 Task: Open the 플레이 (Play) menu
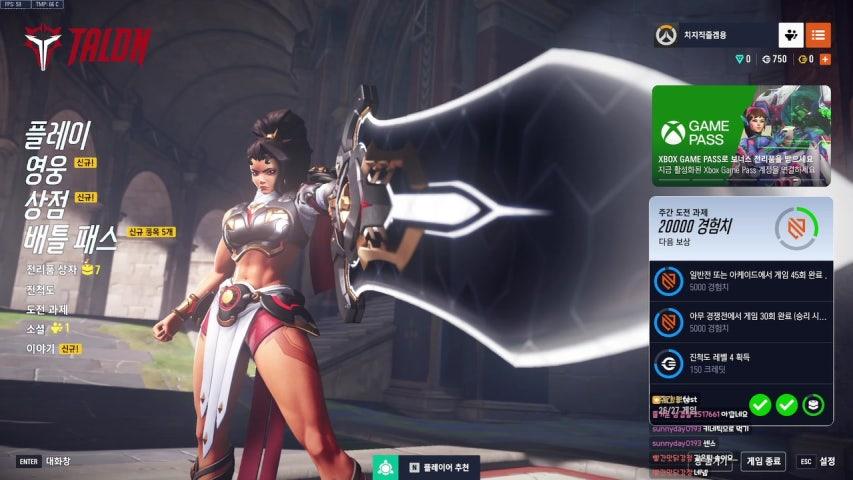[58, 135]
